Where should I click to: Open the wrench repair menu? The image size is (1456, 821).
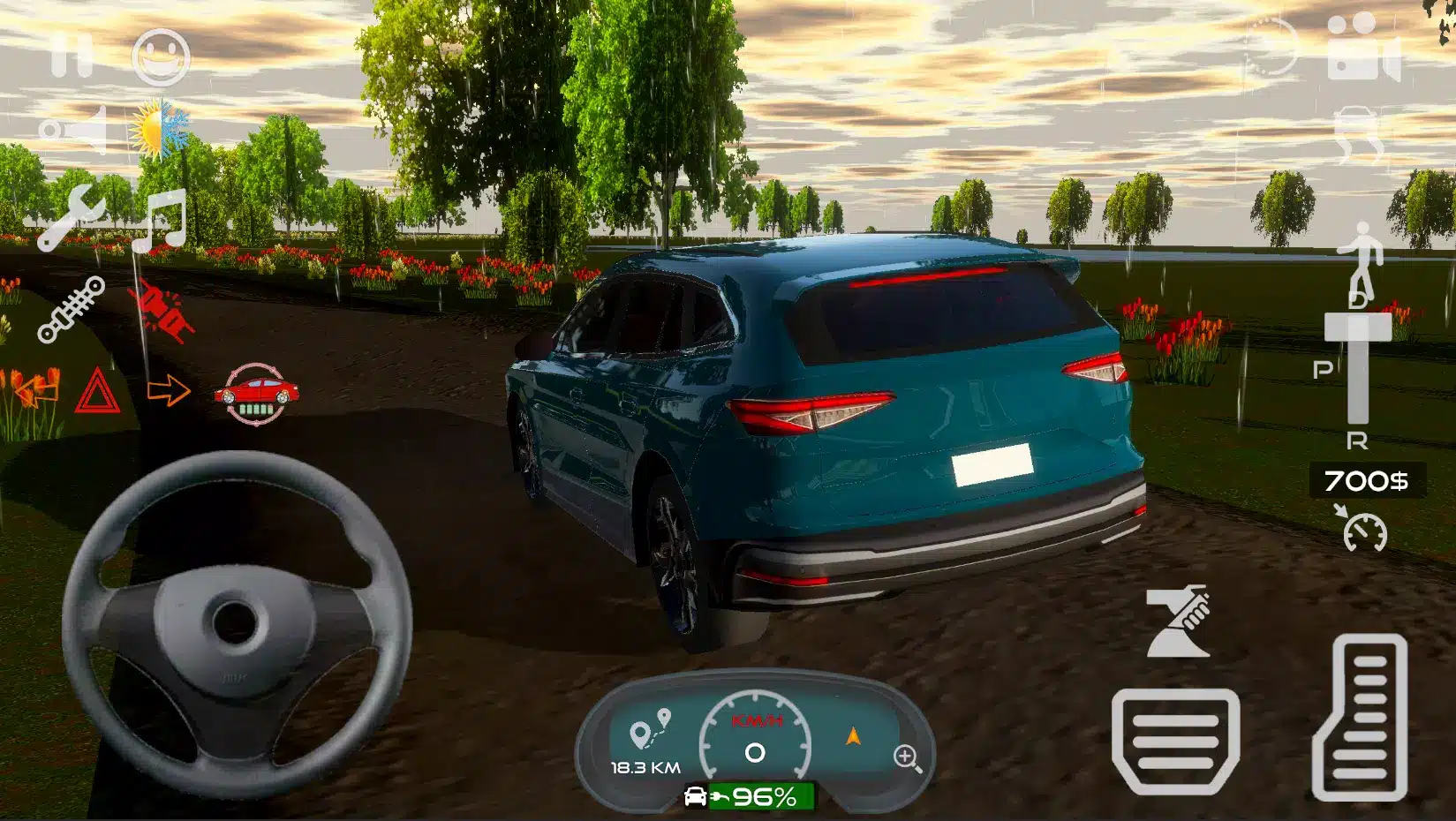(x=72, y=216)
